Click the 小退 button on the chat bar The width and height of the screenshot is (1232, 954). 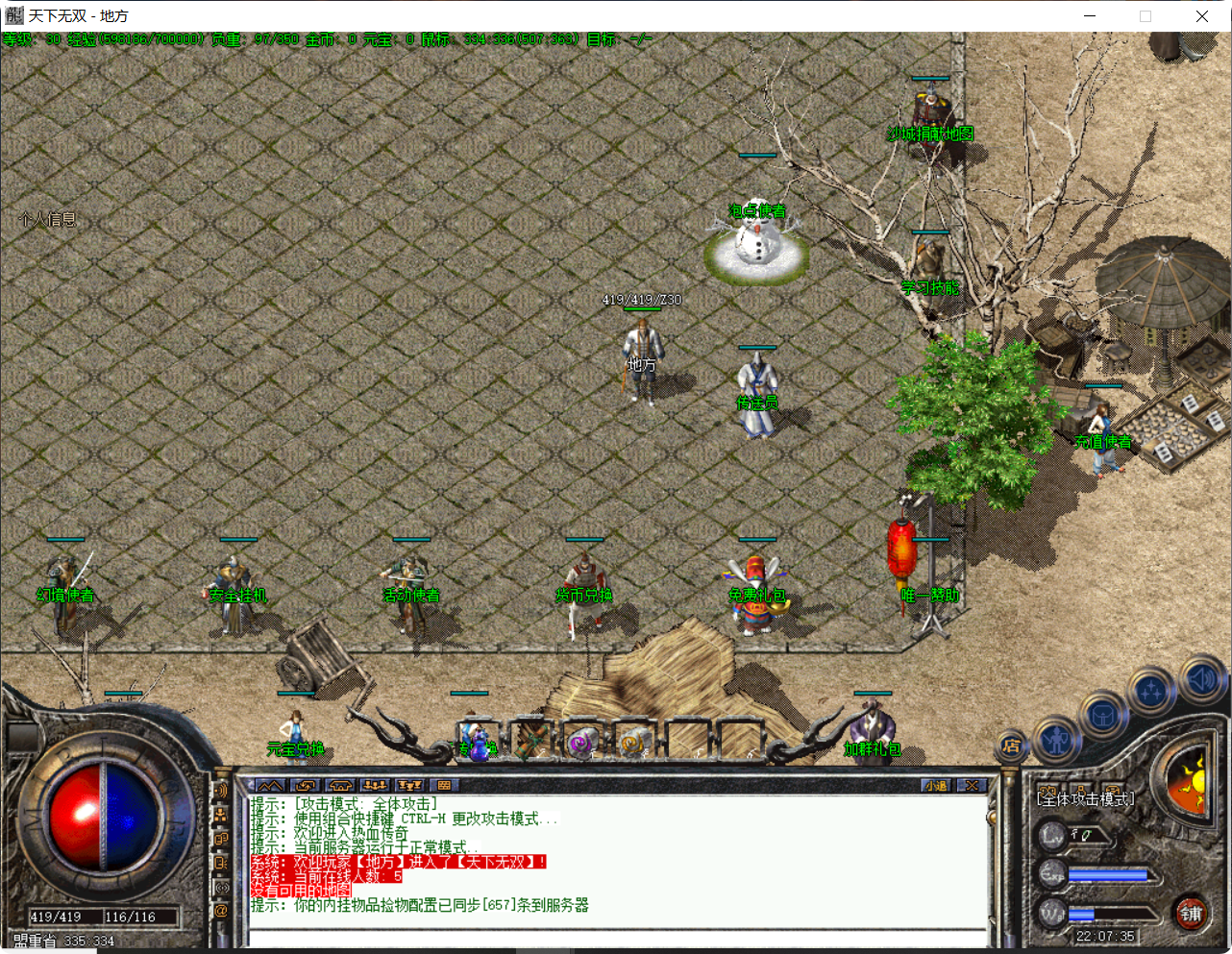[935, 785]
